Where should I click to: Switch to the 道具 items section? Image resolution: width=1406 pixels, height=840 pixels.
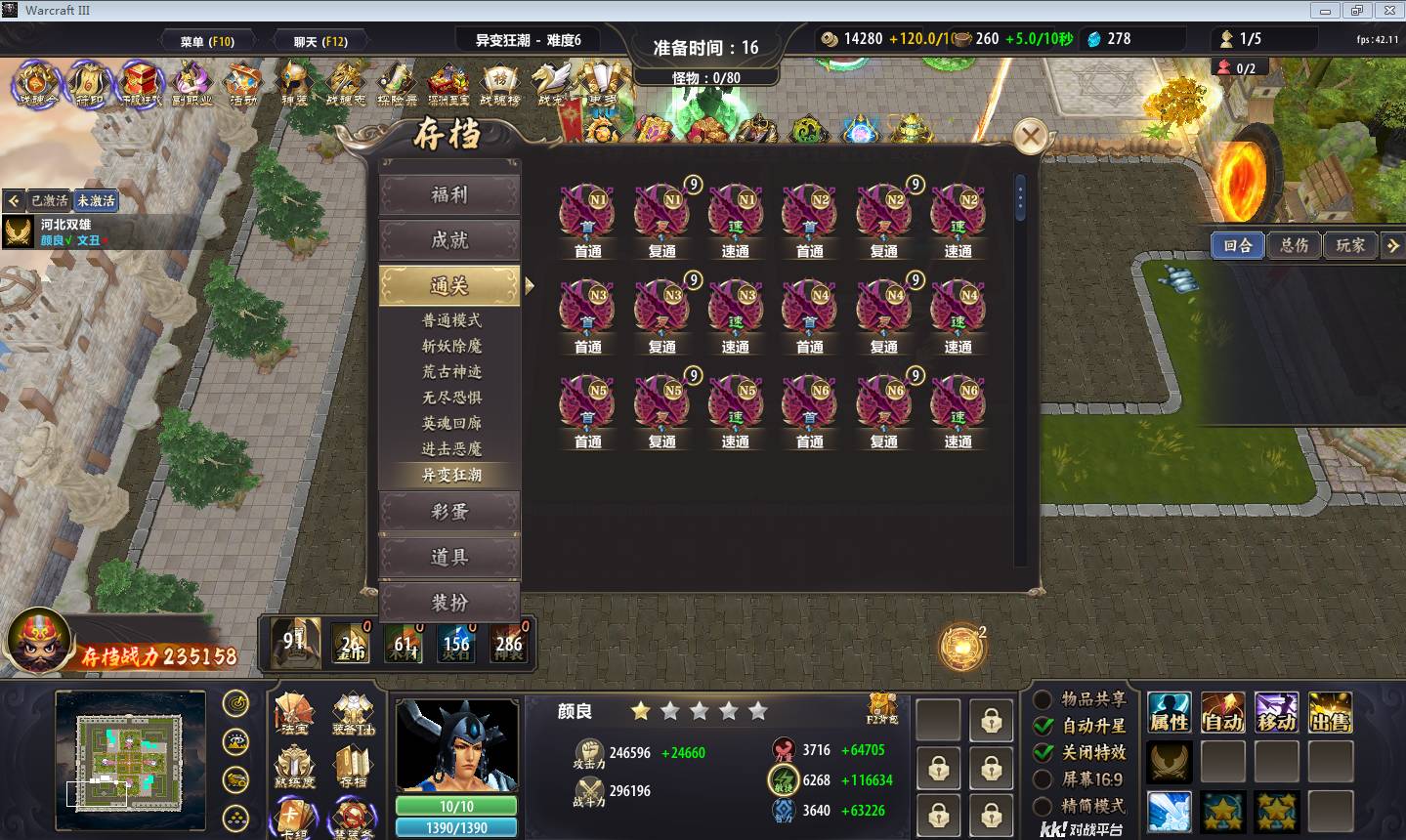point(449,558)
